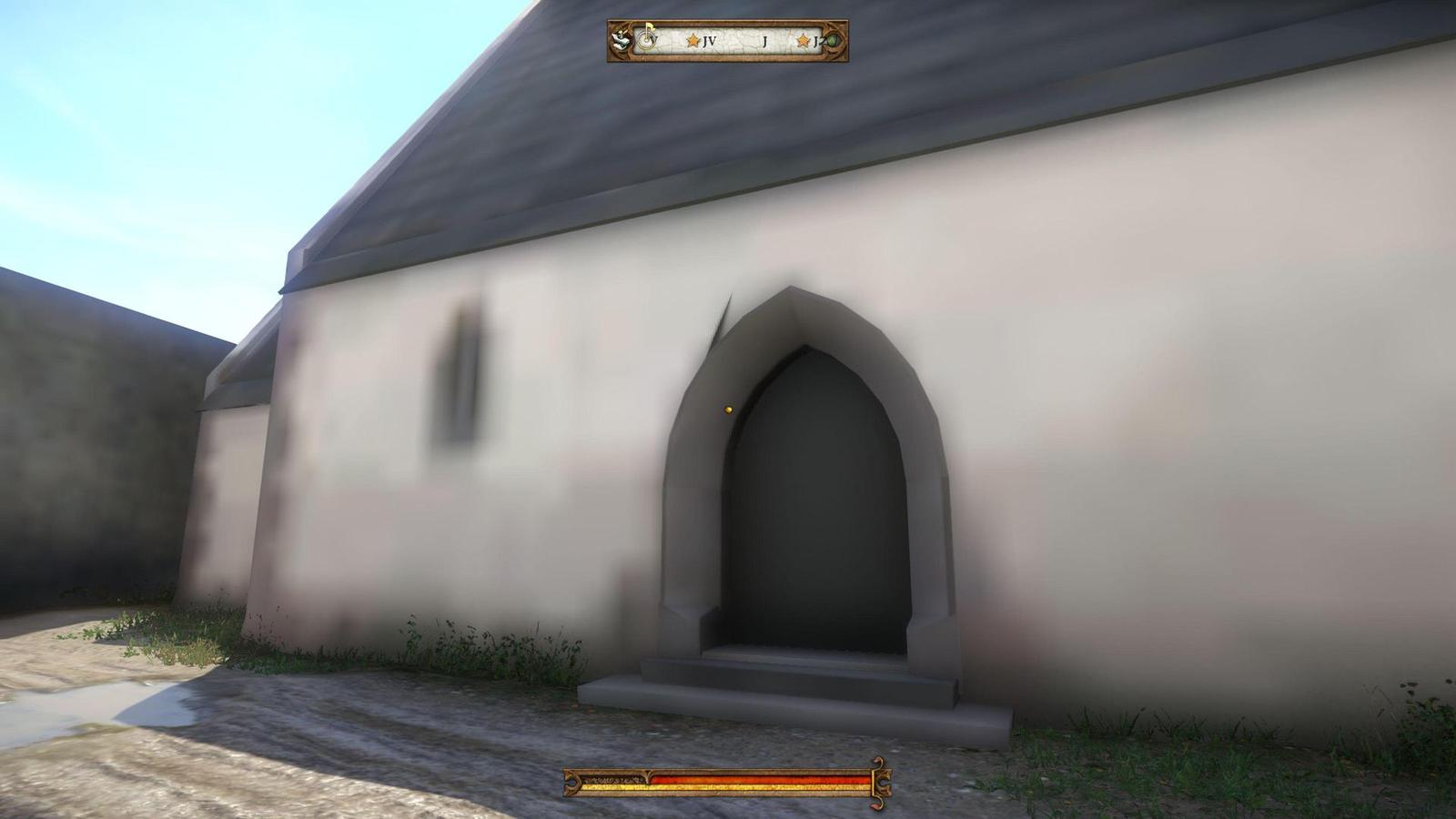Click the flag quest marker on the compass
Screen dimensions: 1456x819
tap(650, 28)
